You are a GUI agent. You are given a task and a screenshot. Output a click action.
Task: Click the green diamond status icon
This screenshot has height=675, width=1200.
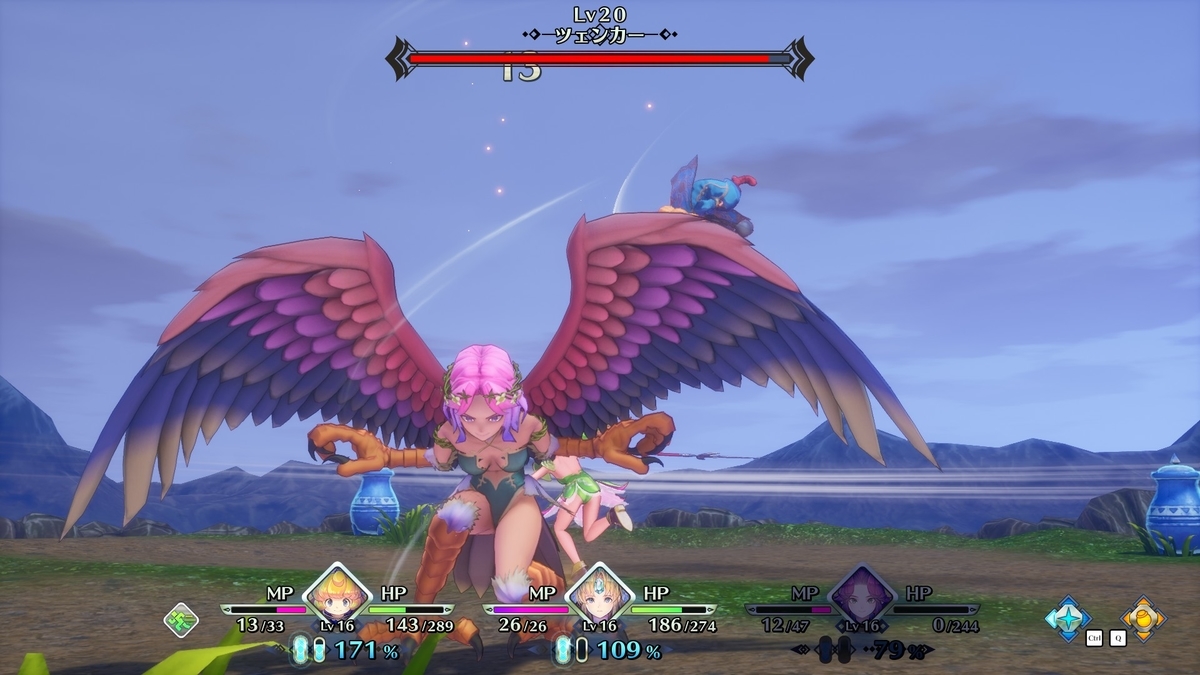click(x=180, y=620)
